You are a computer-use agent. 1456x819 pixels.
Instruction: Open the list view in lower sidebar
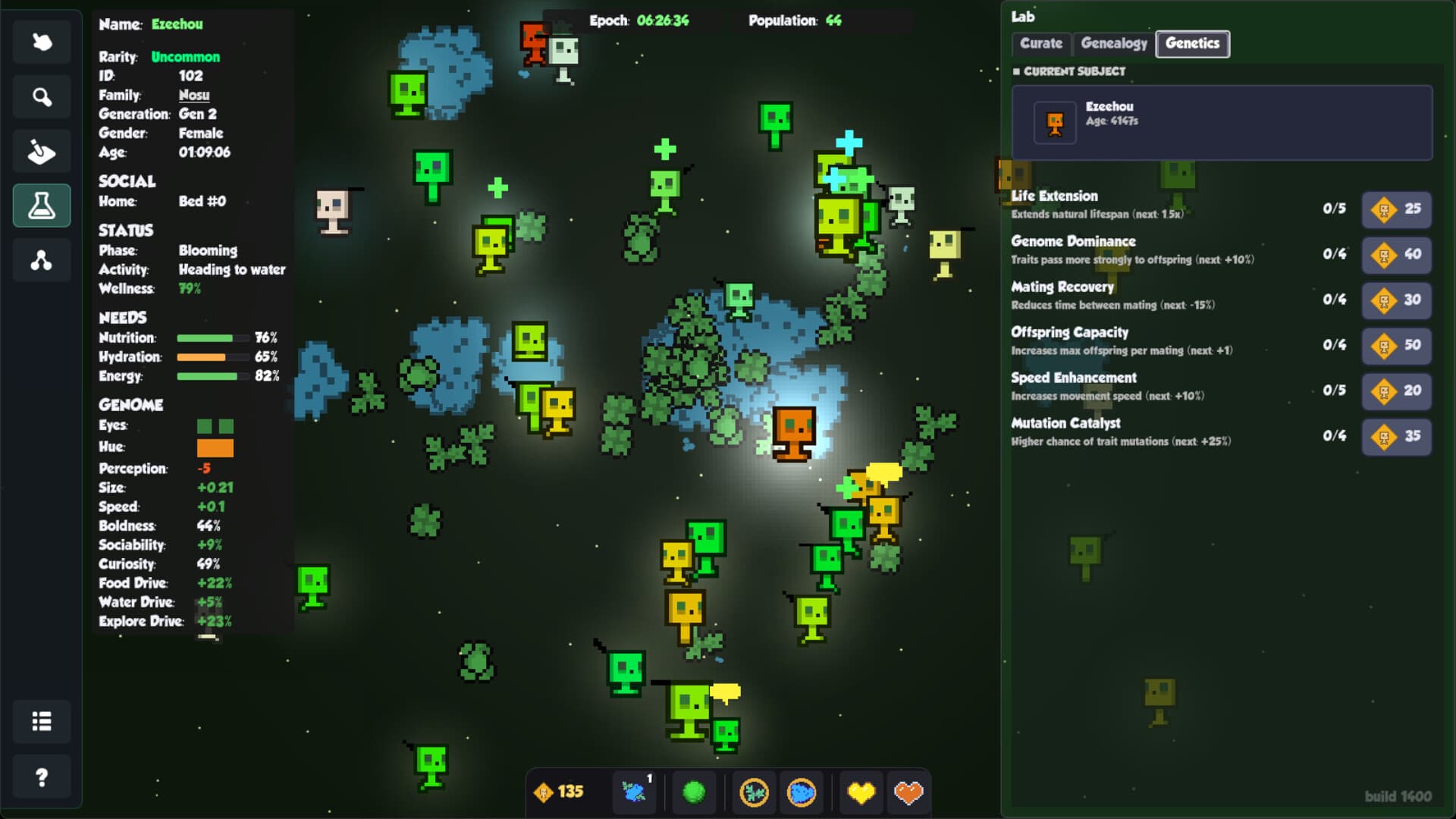click(x=42, y=722)
